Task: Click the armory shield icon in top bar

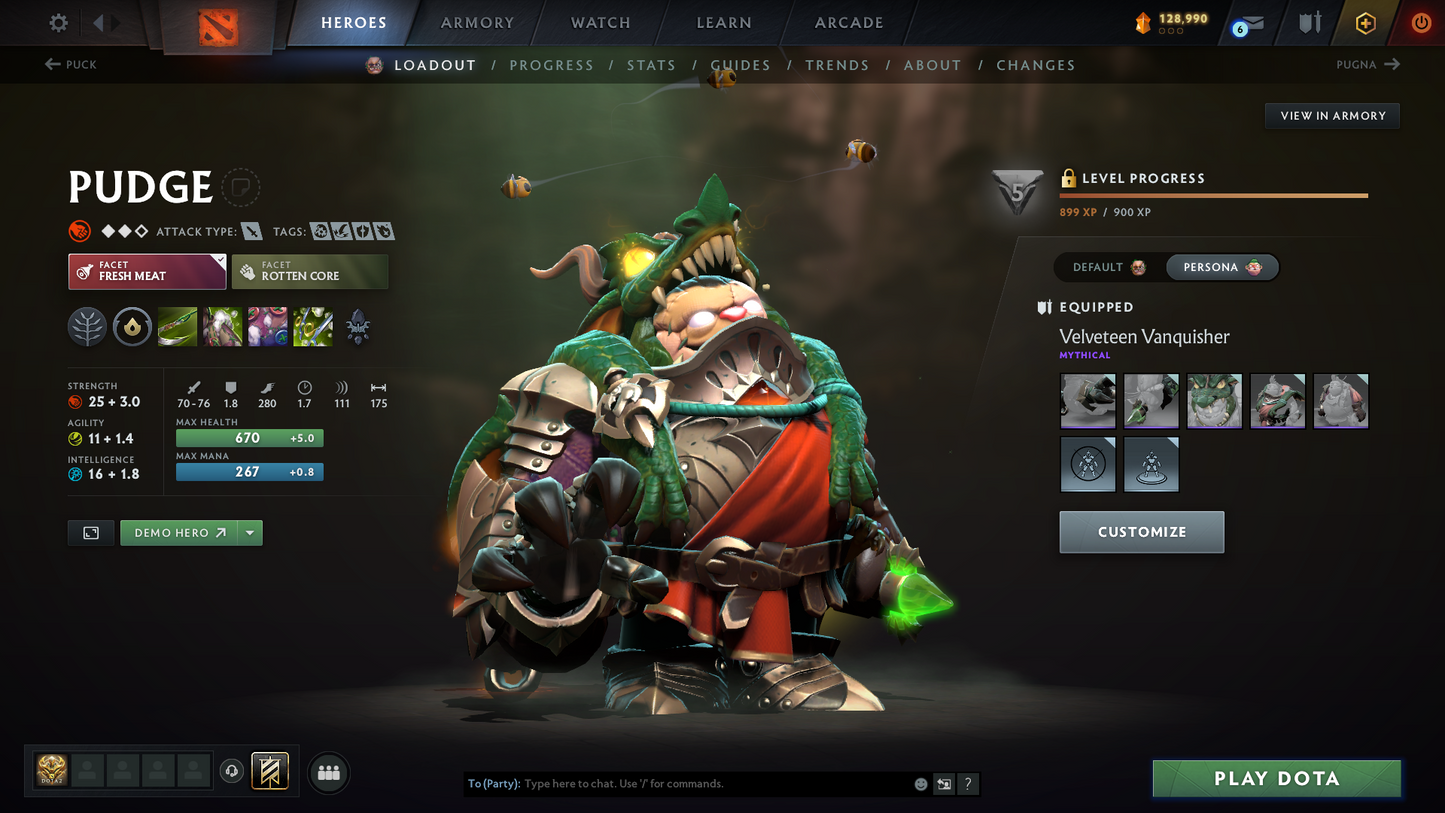Action: pos(1308,22)
